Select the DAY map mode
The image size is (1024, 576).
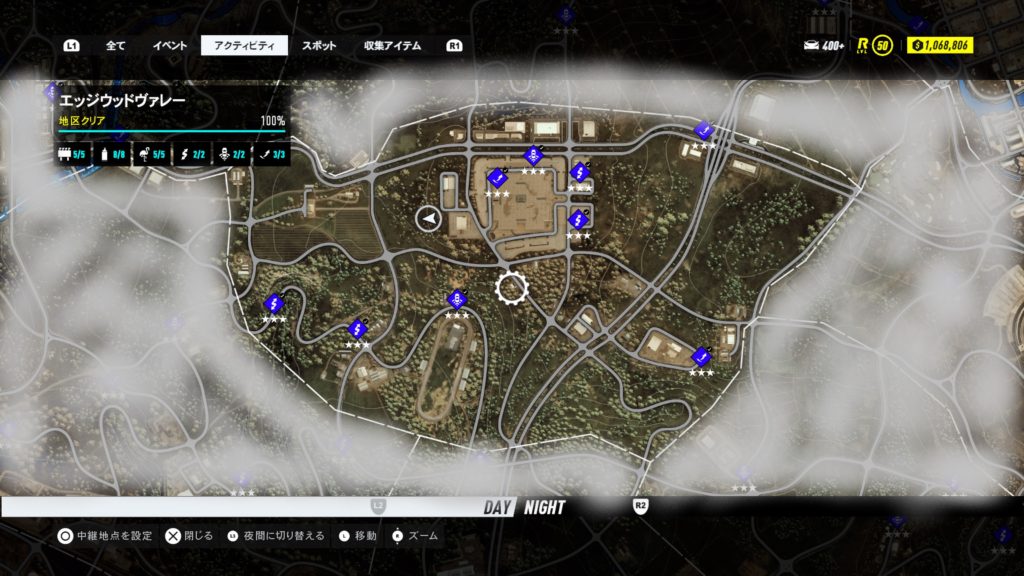tap(498, 507)
